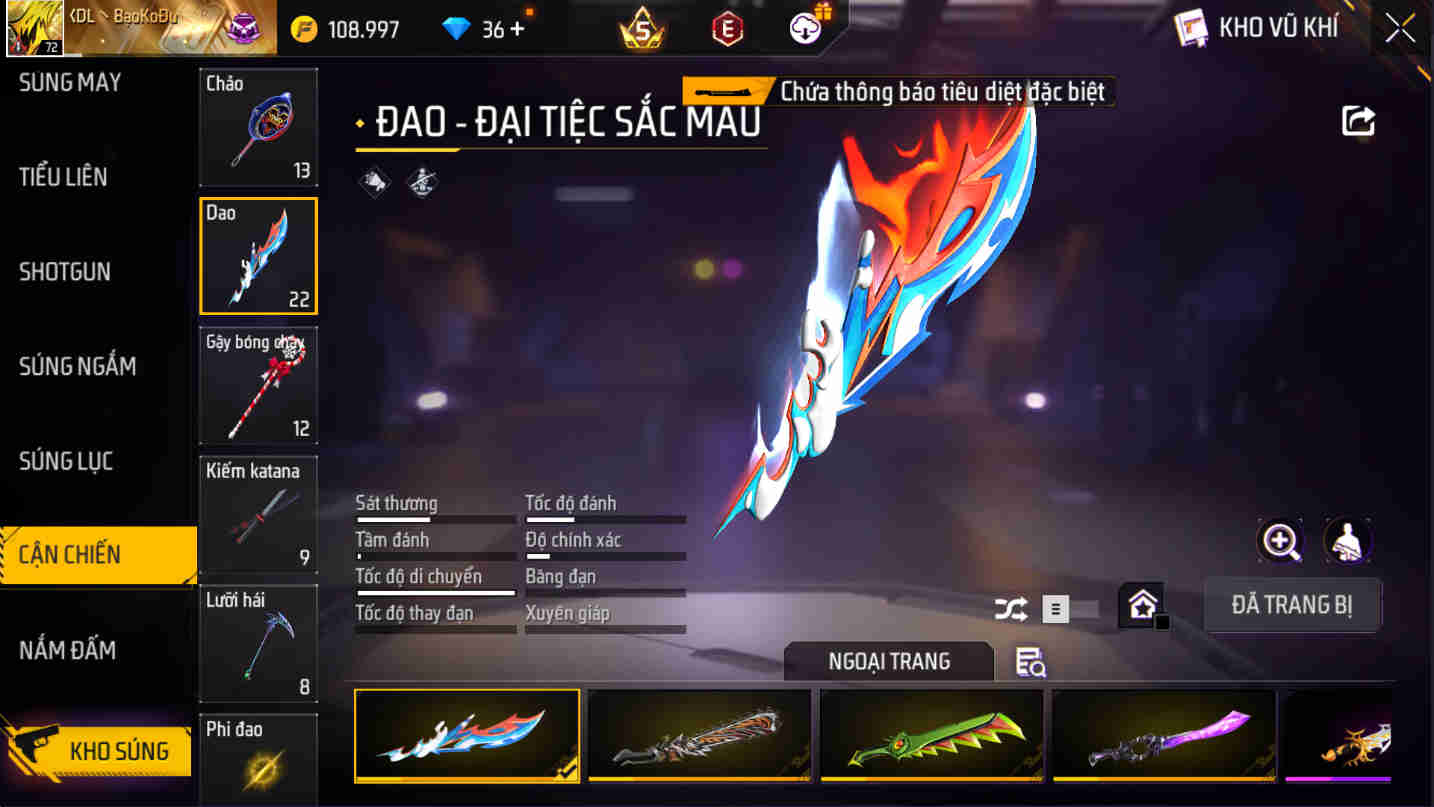1434x807 pixels.
Task: Click the gift download cloud icon
Action: 806,27
